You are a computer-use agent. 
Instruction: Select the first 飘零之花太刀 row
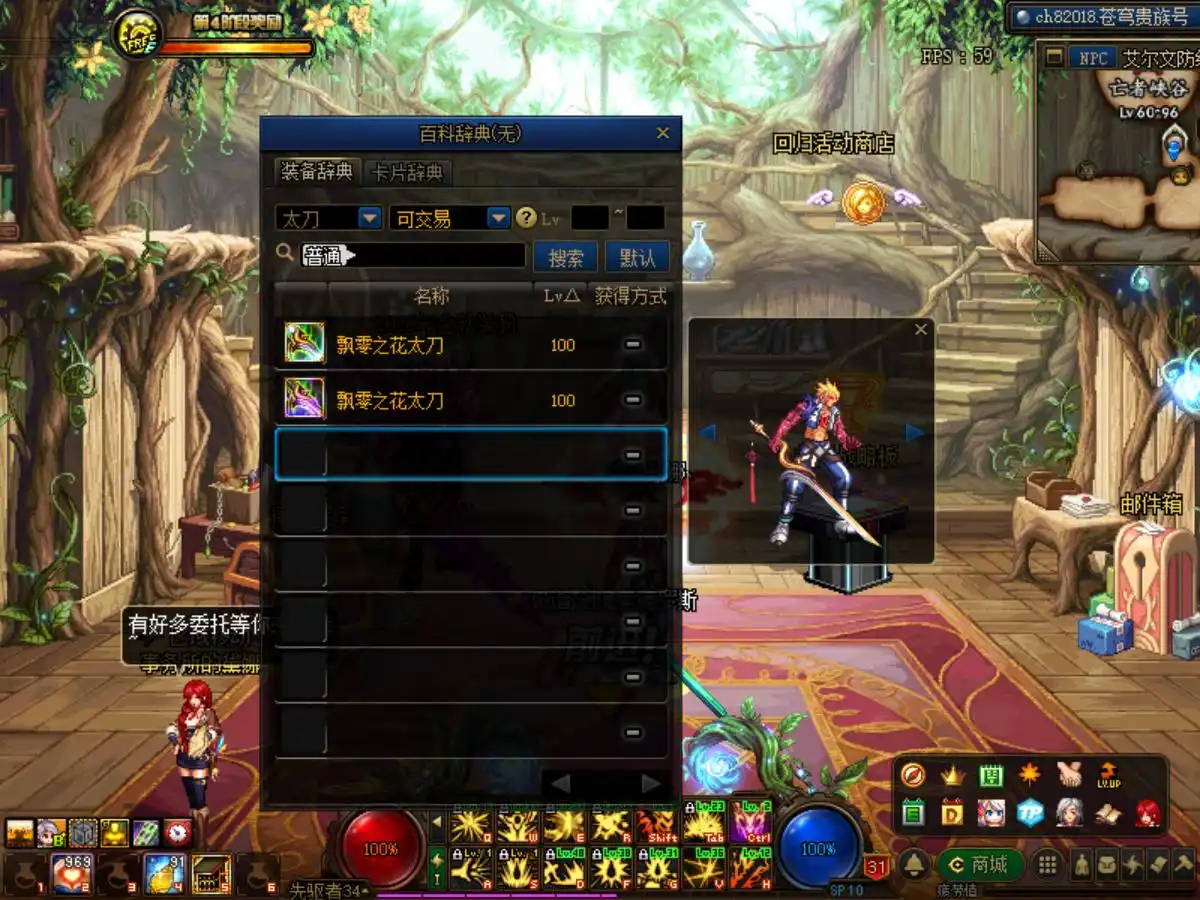[470, 345]
